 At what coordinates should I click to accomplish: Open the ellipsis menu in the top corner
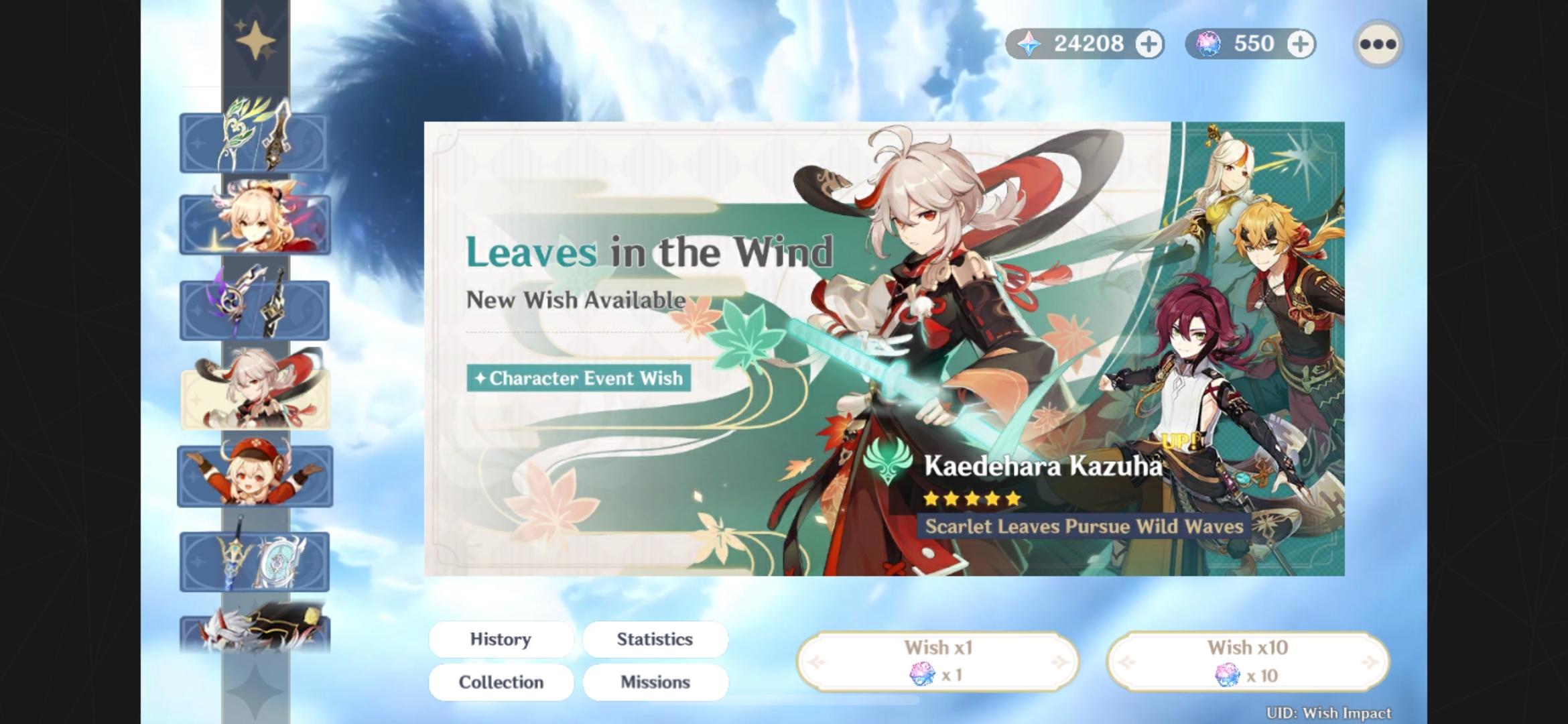(x=1378, y=44)
